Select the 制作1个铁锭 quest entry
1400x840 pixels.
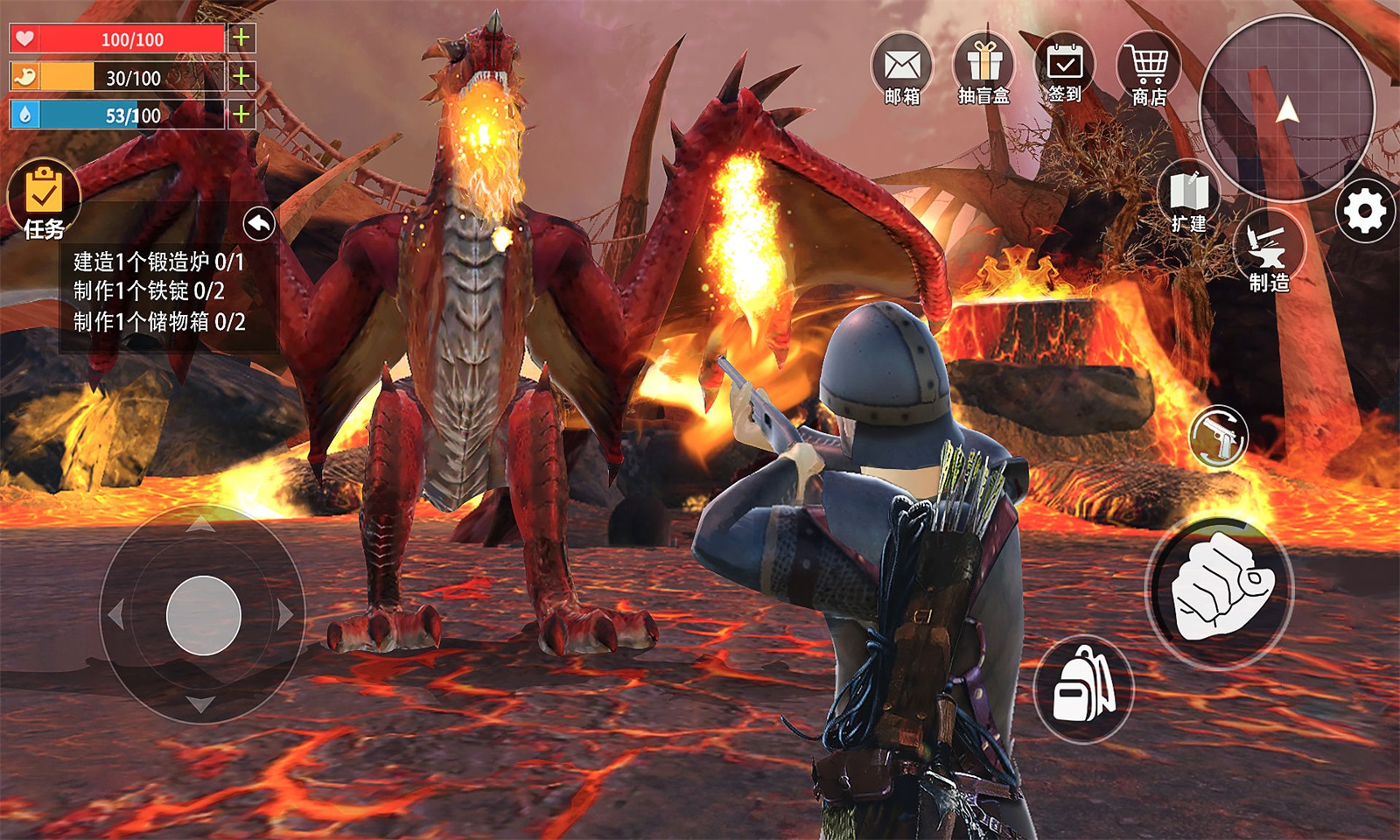149,291
